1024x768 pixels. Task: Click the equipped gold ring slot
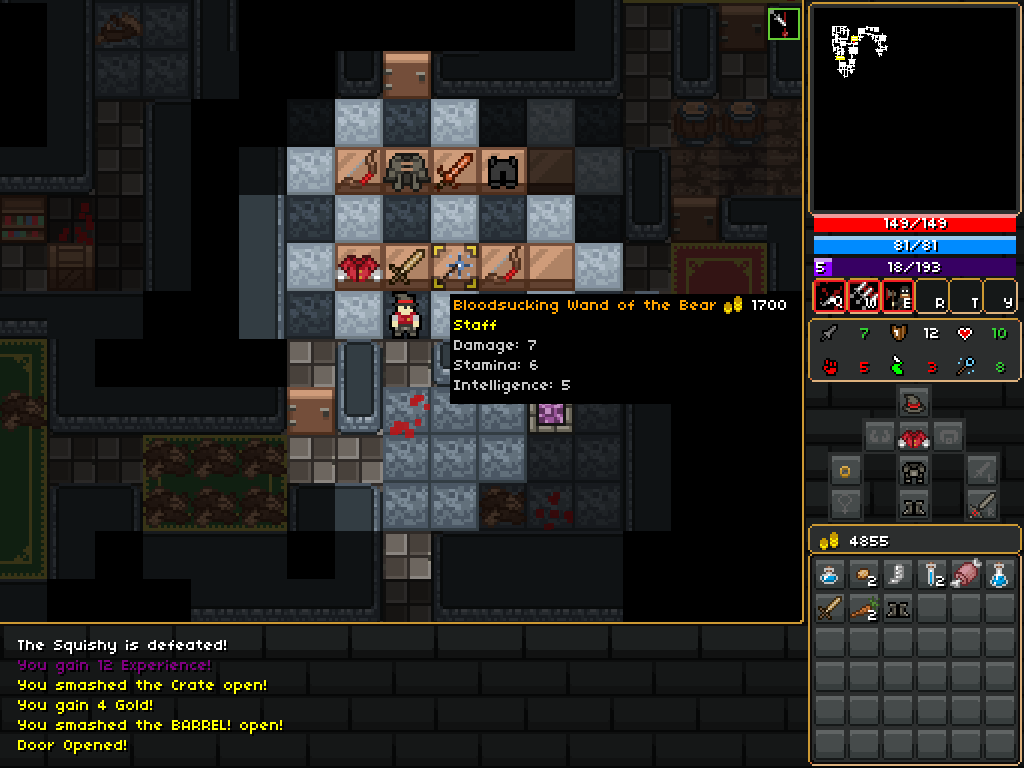tap(846, 471)
